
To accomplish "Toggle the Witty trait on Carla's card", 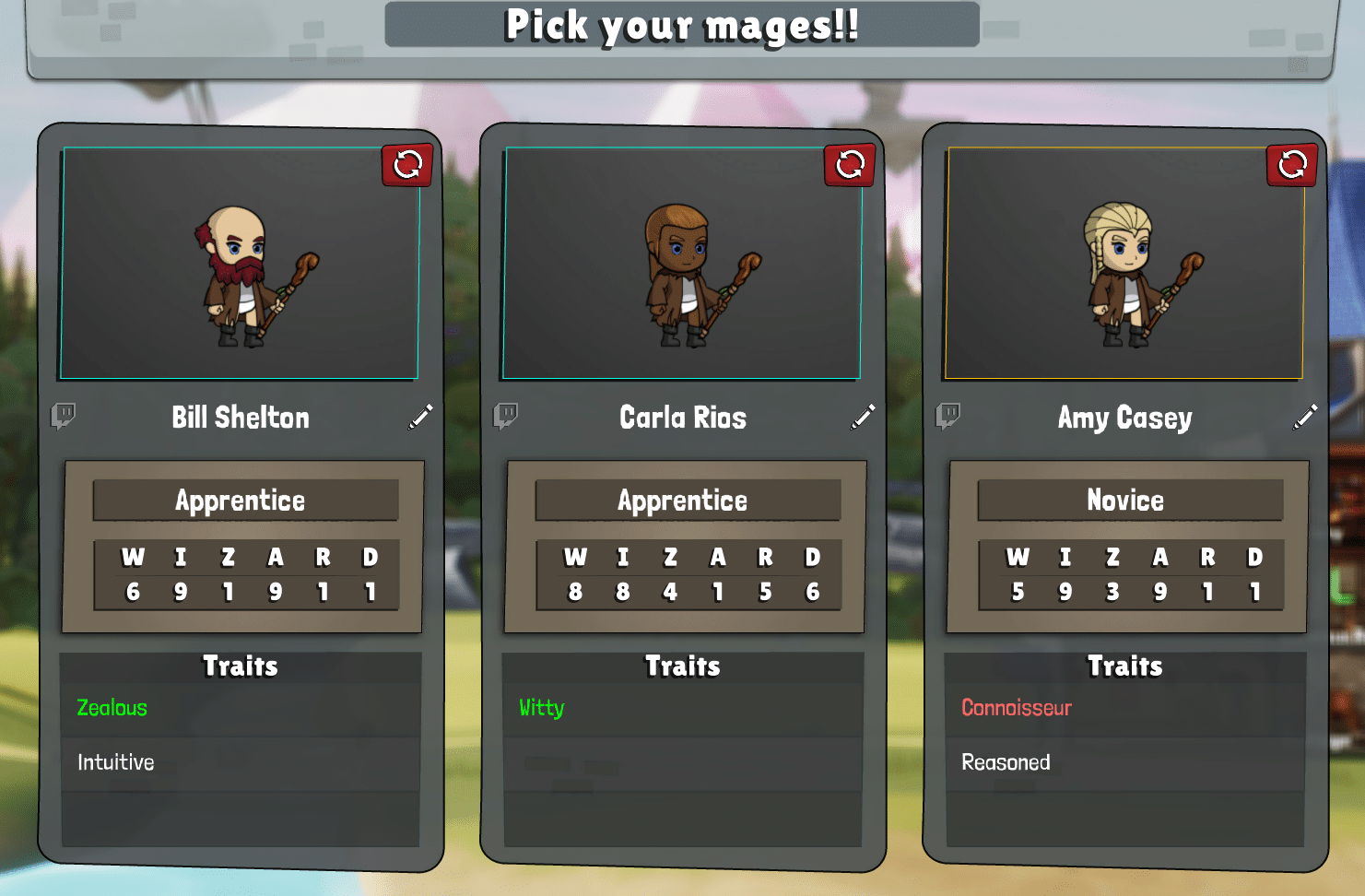I will point(539,708).
